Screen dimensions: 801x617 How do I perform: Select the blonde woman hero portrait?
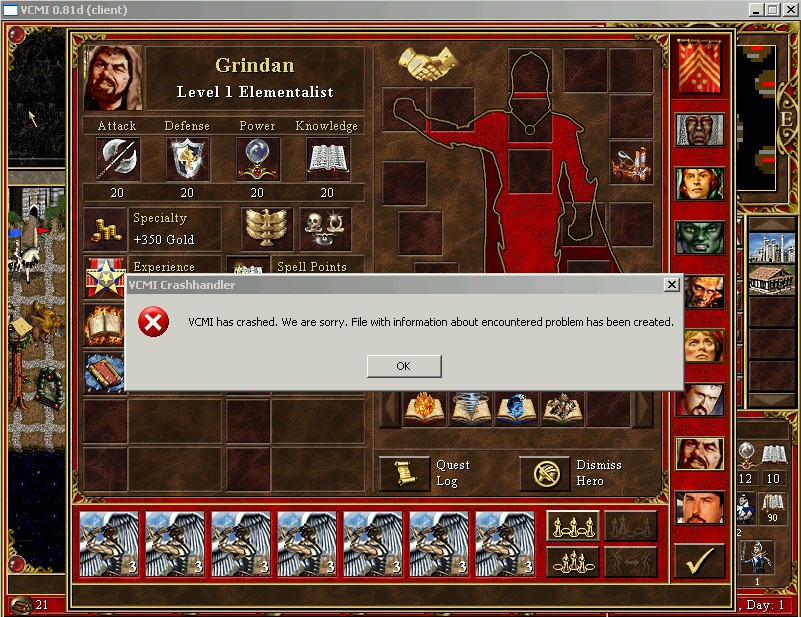[699, 346]
